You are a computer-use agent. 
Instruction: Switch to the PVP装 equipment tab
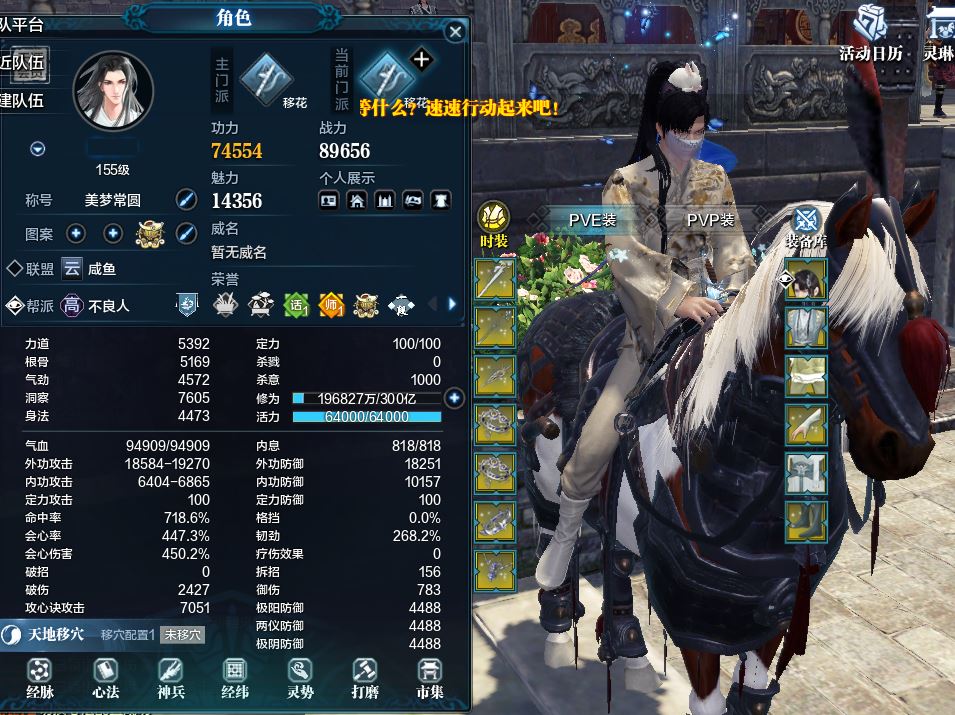[x=710, y=220]
